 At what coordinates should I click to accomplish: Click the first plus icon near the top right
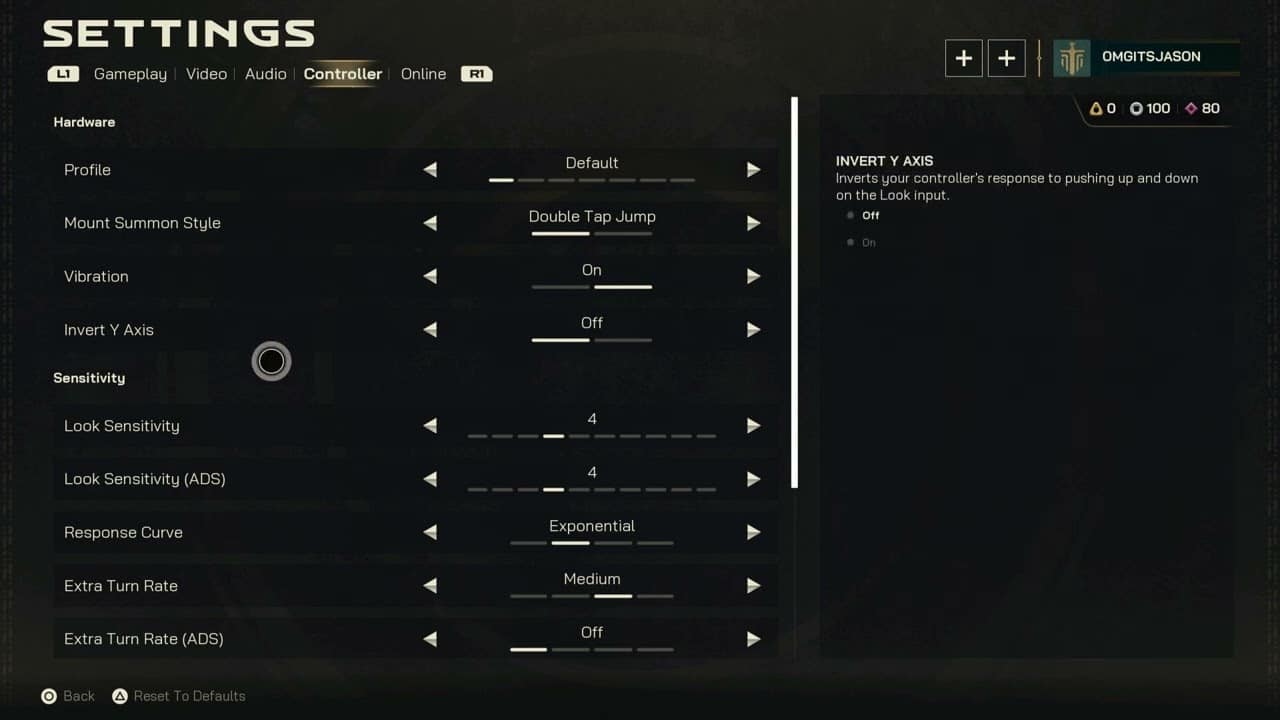963,58
